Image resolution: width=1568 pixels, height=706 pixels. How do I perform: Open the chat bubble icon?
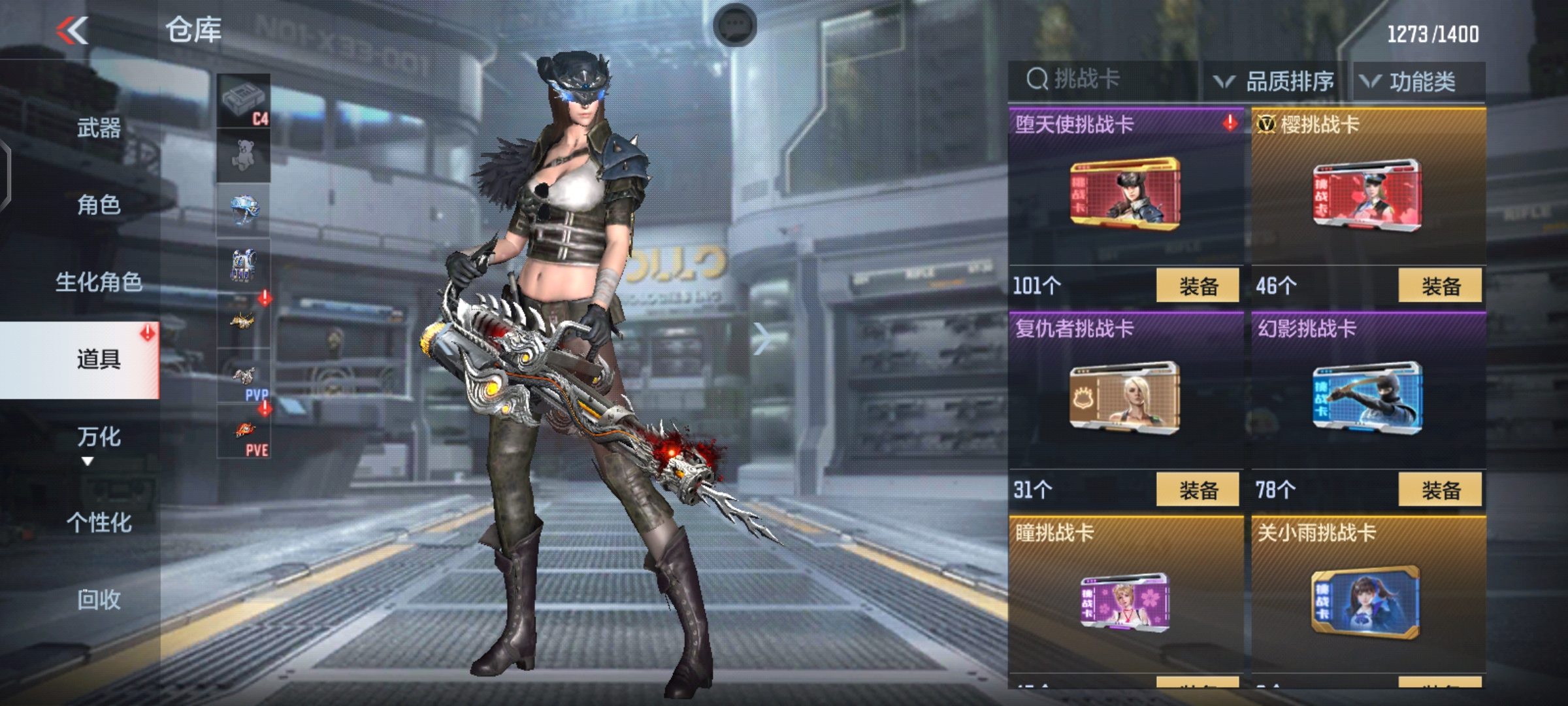point(735,26)
